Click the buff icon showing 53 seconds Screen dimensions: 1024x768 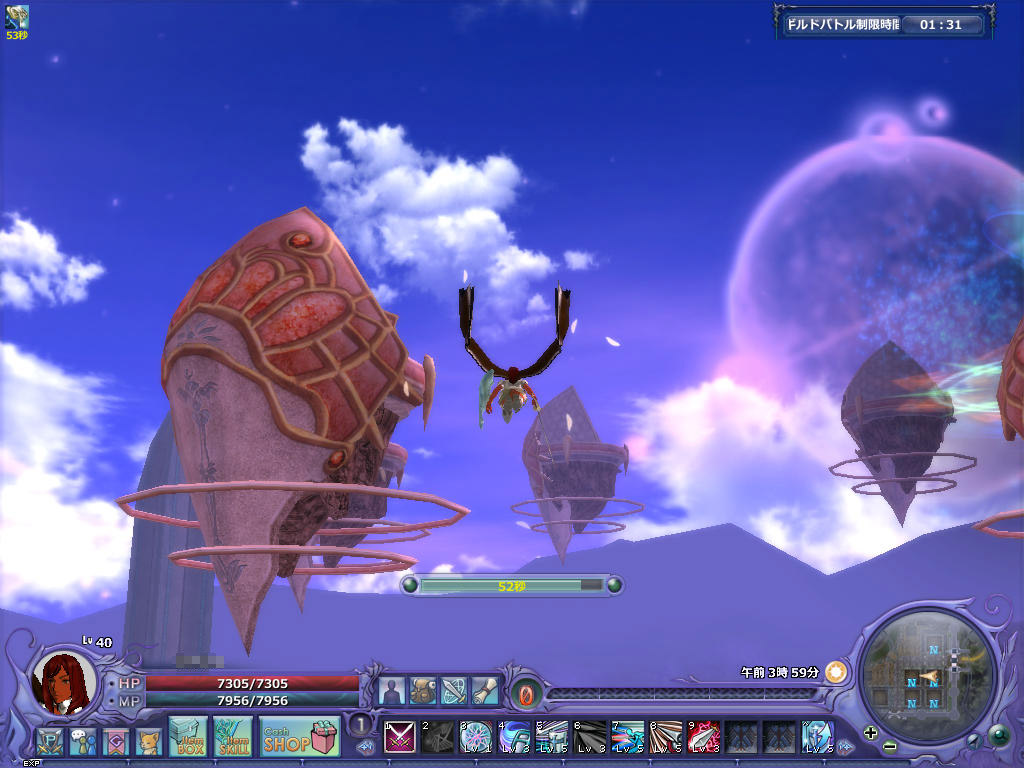[17, 16]
